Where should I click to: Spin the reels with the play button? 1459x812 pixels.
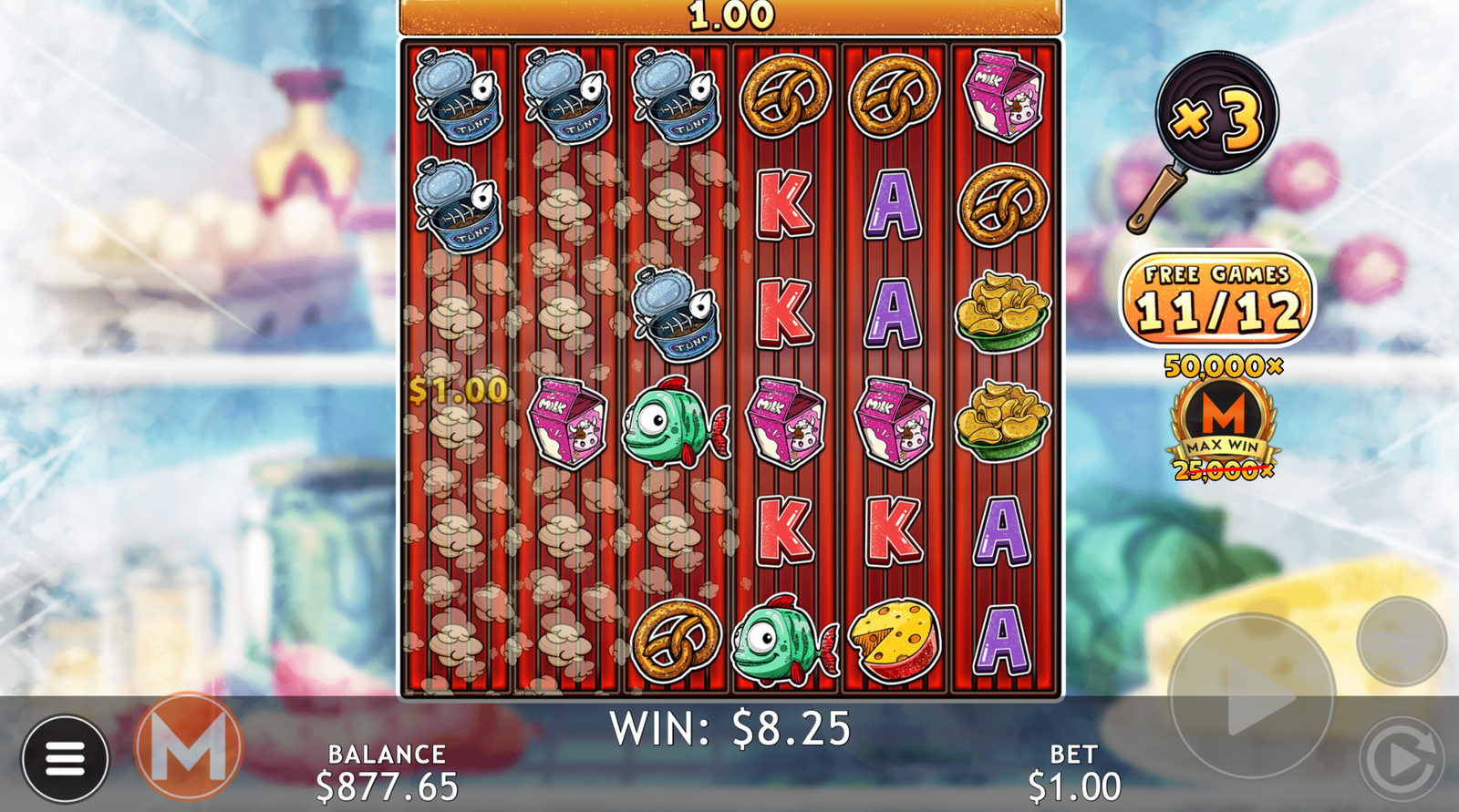pos(1252,697)
